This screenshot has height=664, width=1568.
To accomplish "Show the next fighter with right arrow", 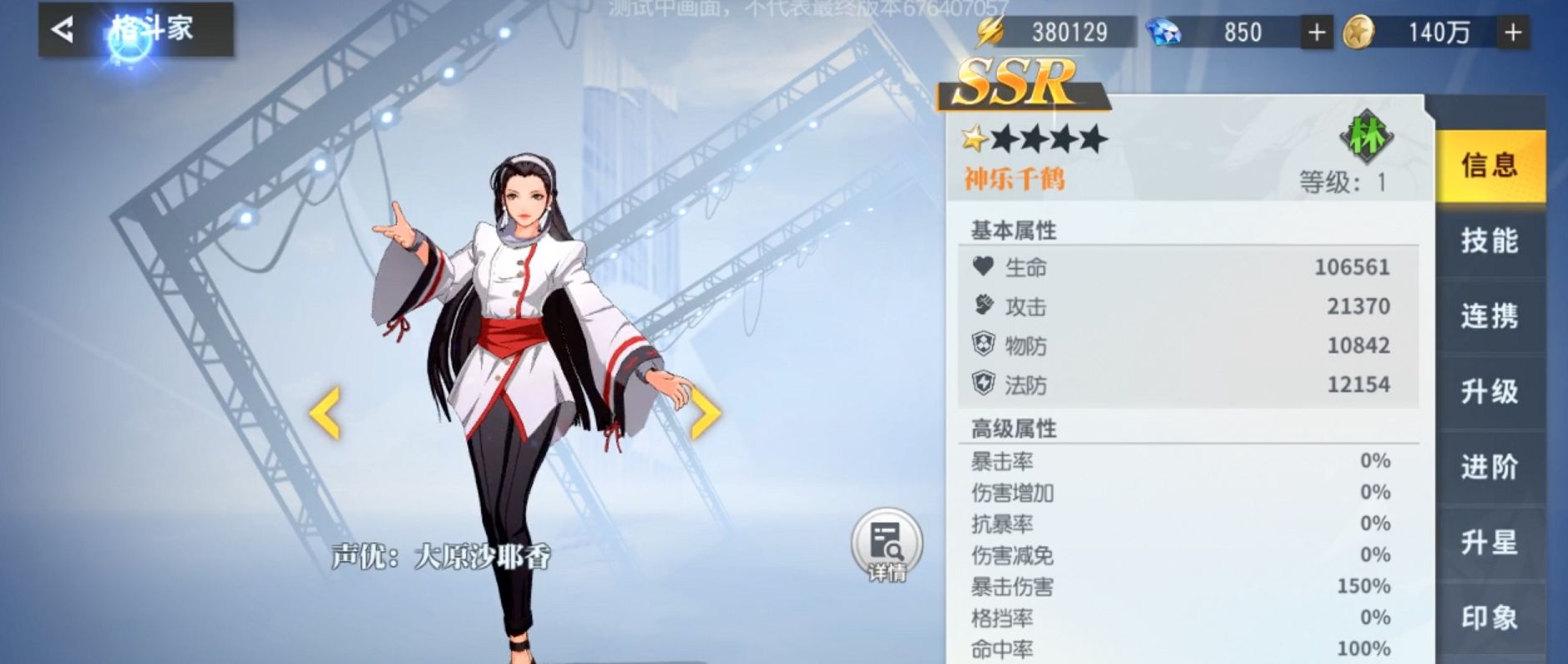I will (x=705, y=412).
